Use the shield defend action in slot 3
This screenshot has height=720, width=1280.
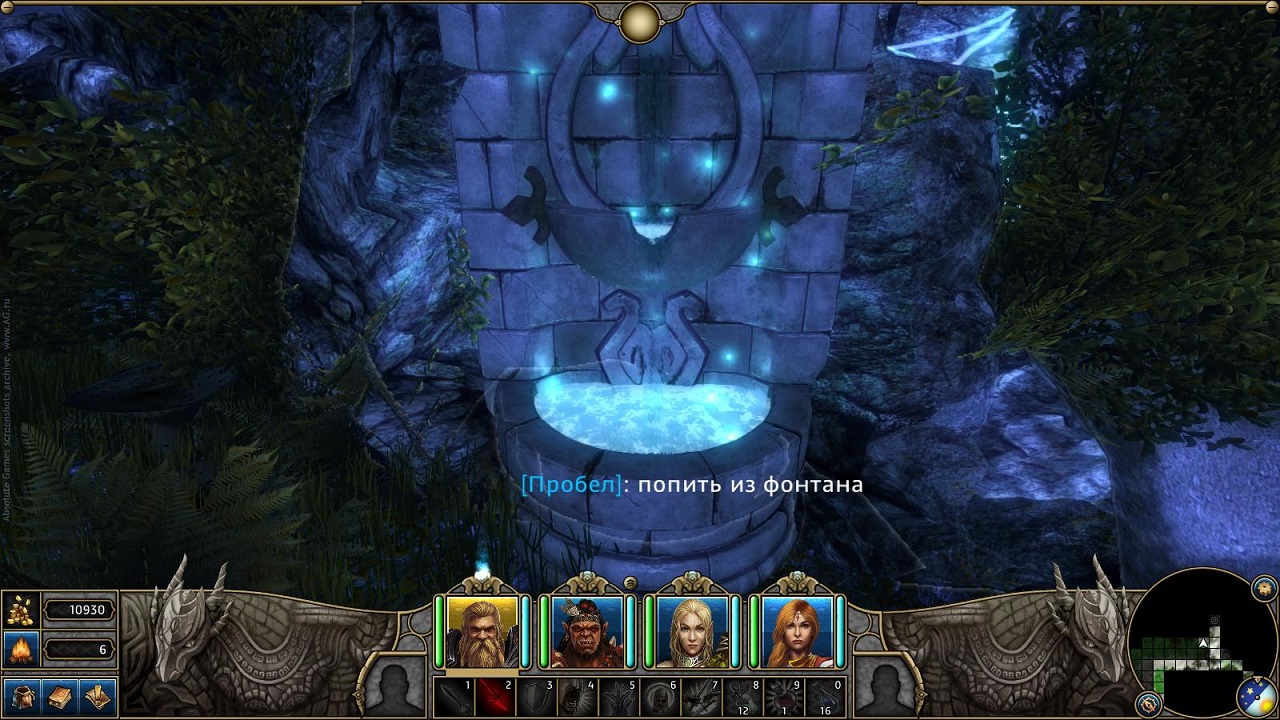535,696
